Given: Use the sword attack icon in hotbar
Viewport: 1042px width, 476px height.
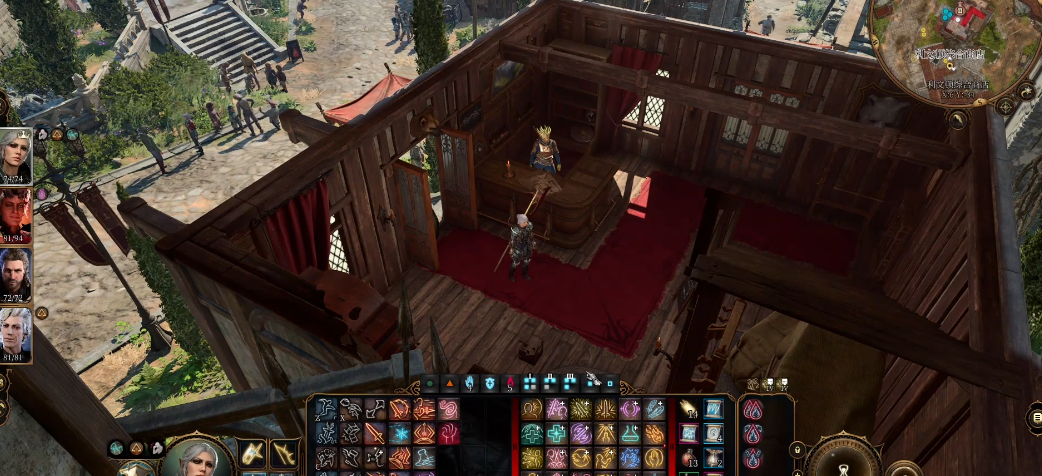Looking at the screenshot, I should 374,433.
